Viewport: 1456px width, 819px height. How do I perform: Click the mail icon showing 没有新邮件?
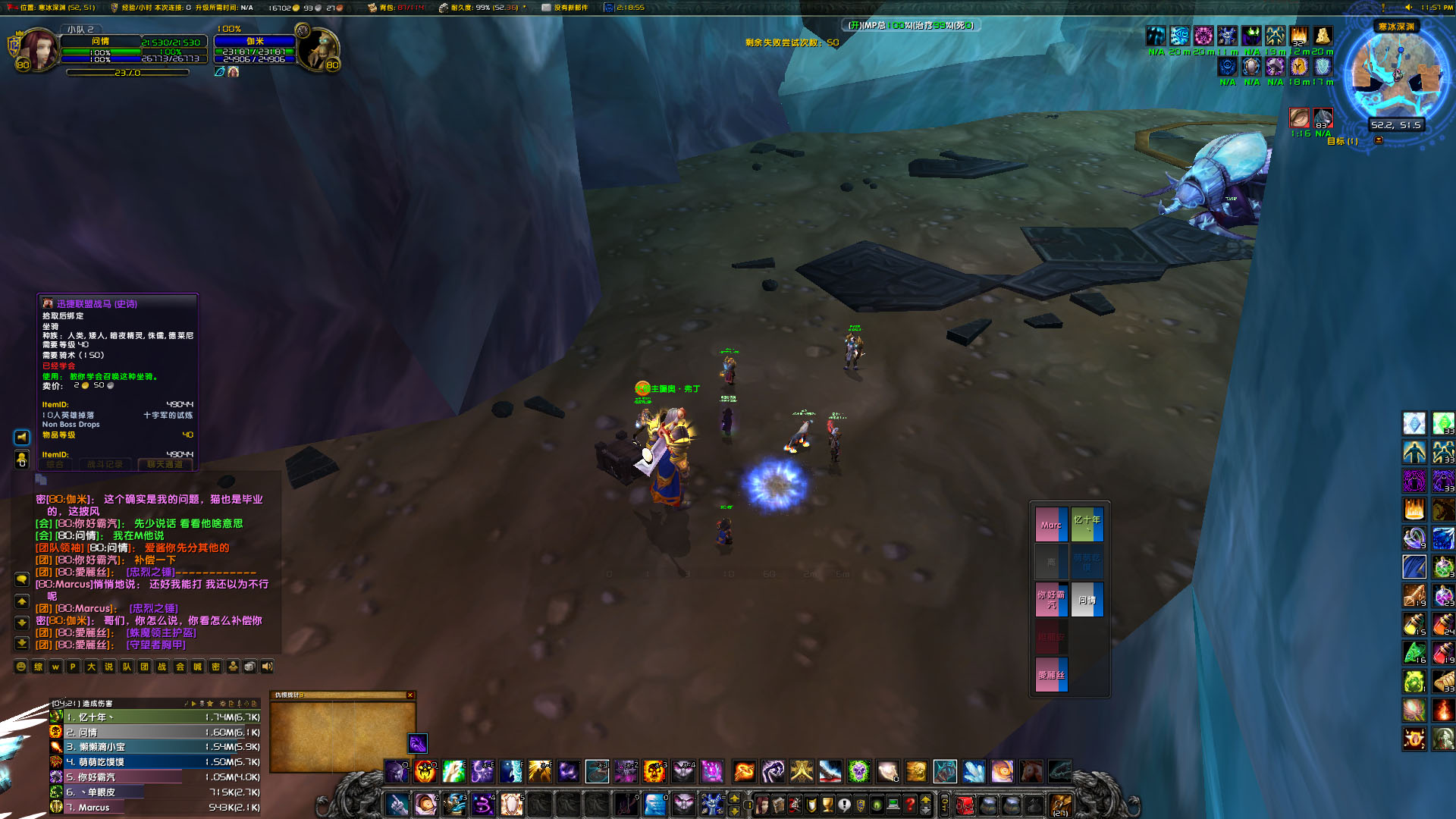point(544,8)
